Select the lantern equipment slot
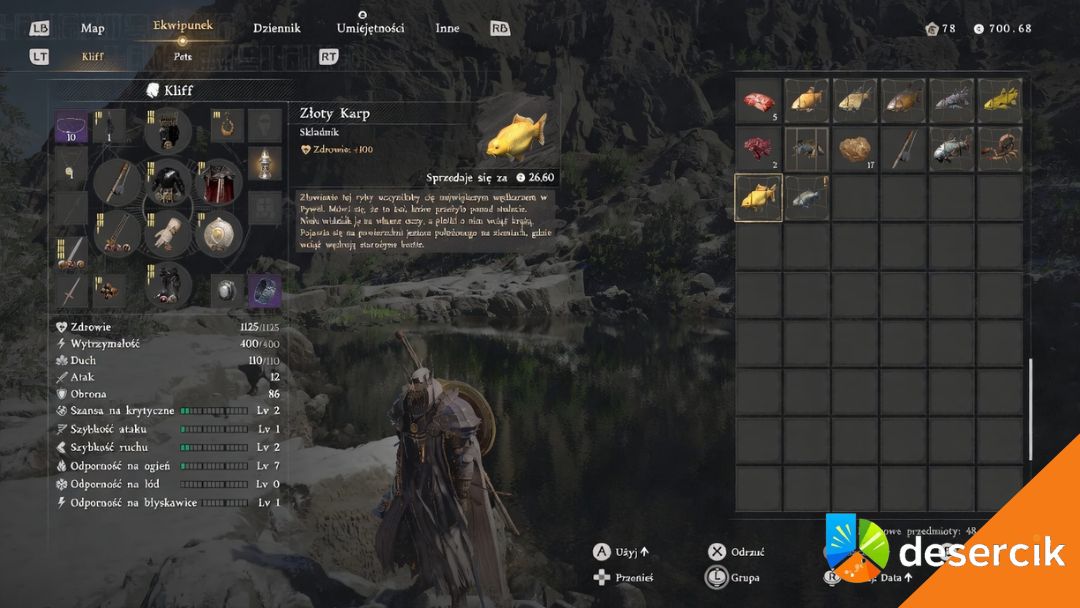Image resolution: width=1080 pixels, height=608 pixels. tap(264, 165)
